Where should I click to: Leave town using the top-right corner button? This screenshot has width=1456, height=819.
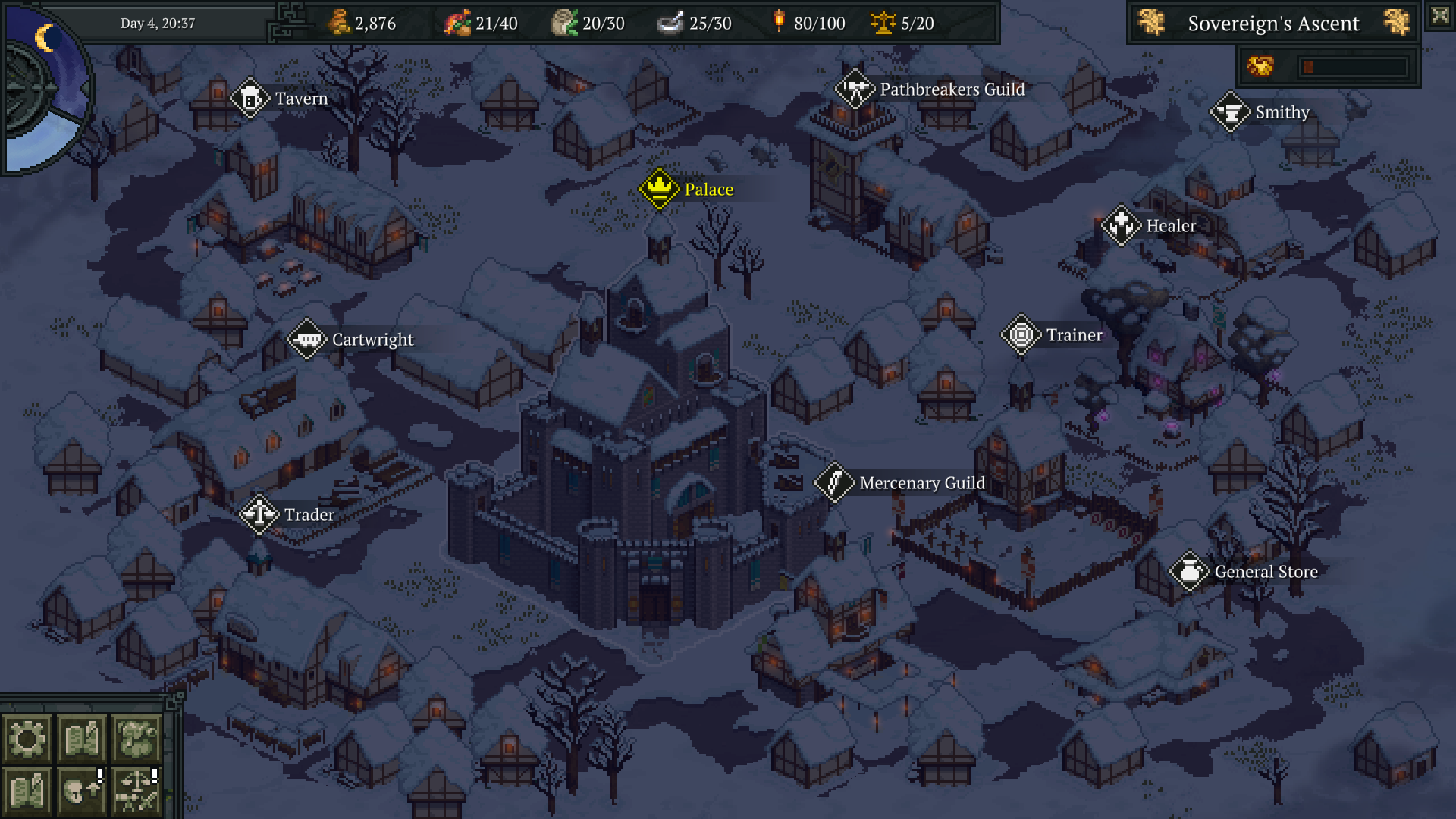pyautogui.click(x=1440, y=16)
